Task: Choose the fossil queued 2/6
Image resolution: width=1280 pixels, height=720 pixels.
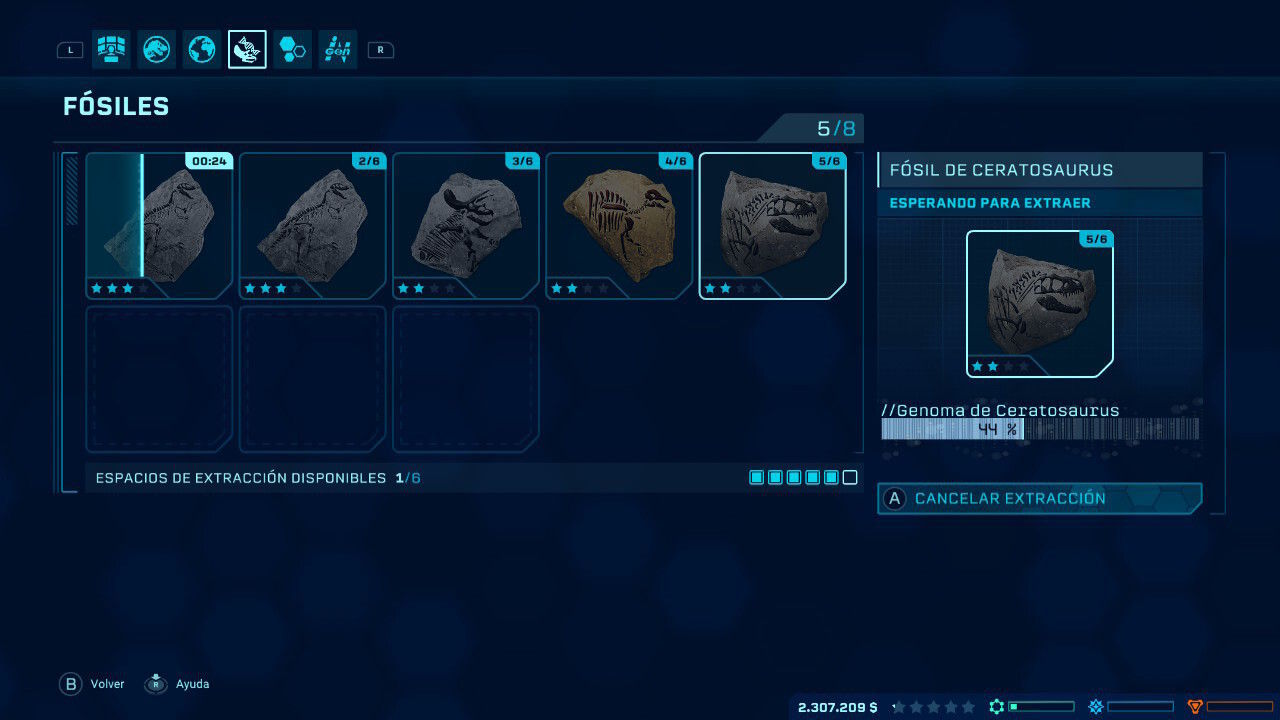Action: point(312,226)
